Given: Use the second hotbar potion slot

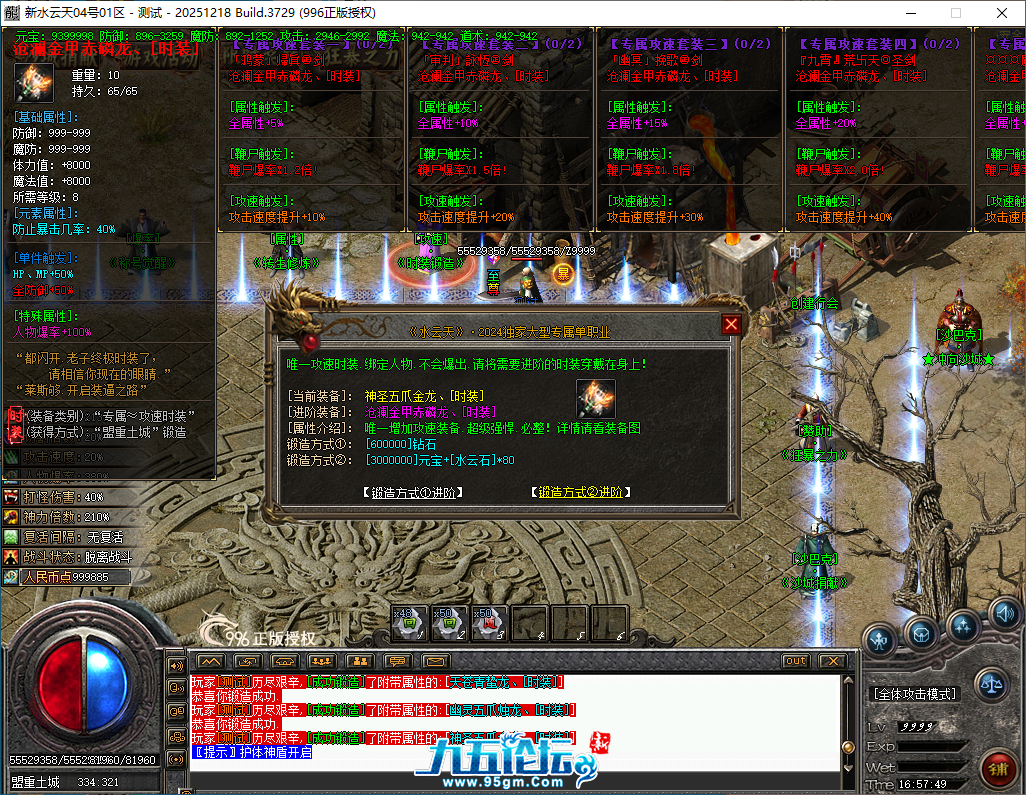Looking at the screenshot, I should point(449,623).
